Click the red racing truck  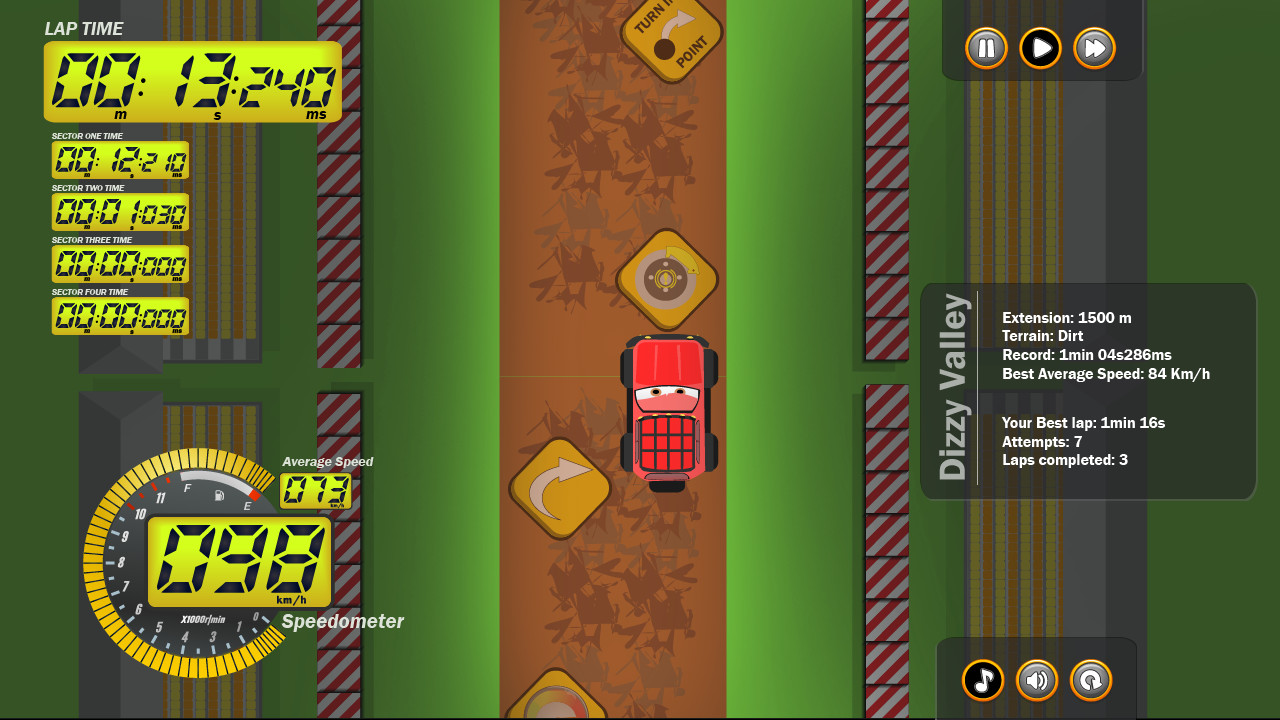(x=668, y=410)
